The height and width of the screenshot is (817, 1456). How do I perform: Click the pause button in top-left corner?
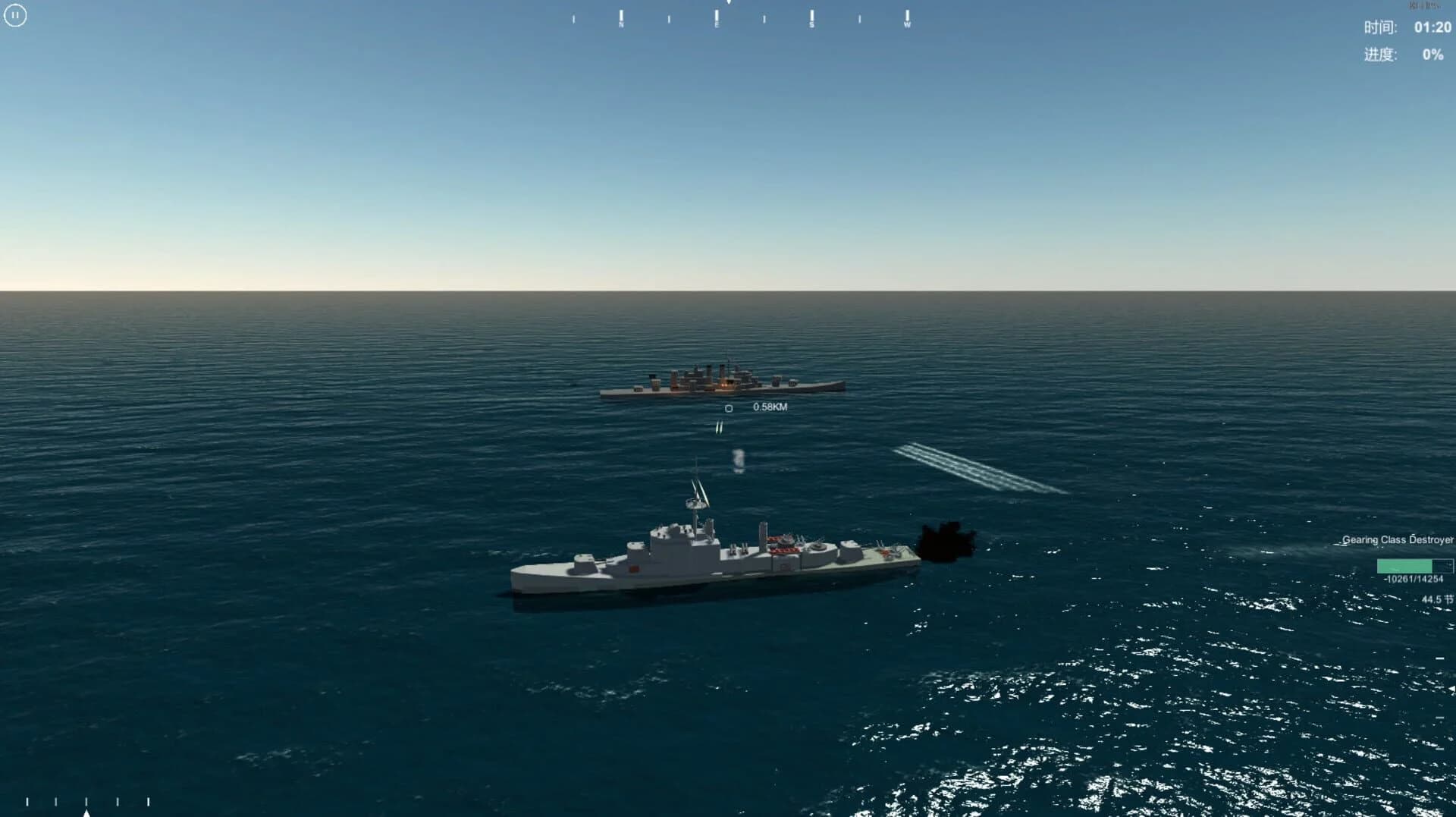pos(16,16)
